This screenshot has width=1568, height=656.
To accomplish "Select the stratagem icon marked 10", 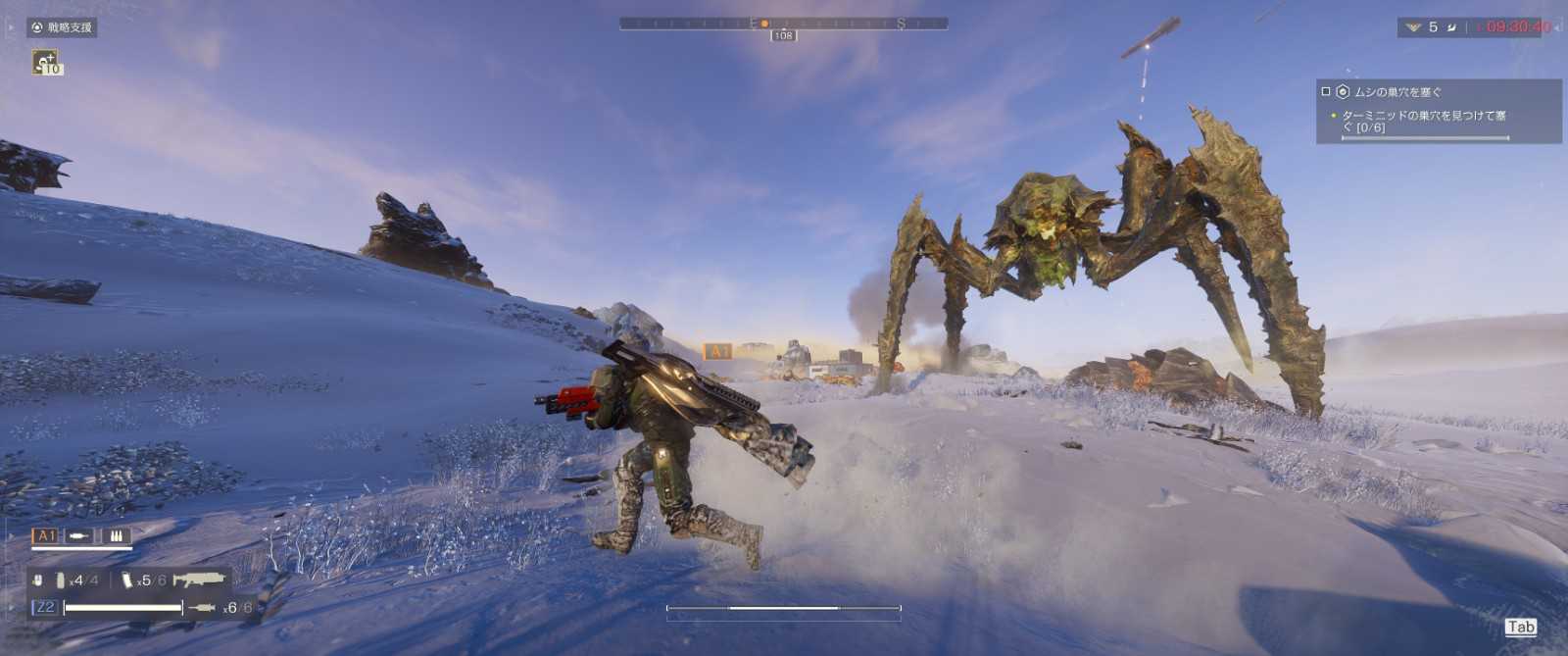I will click(46, 63).
